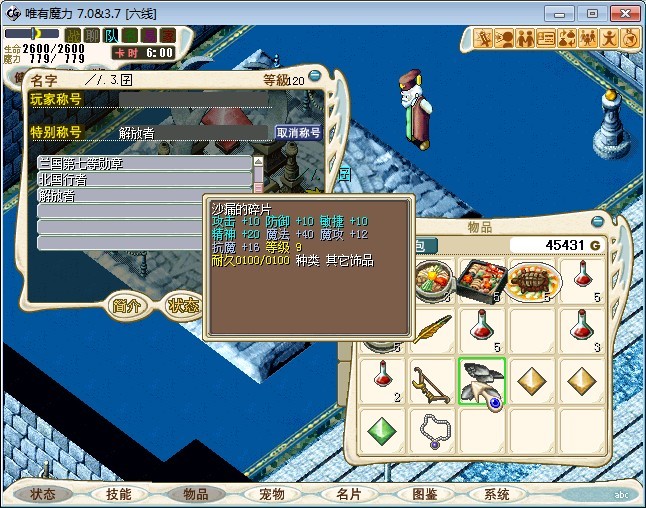Select the turtle dish item slot

click(x=531, y=280)
